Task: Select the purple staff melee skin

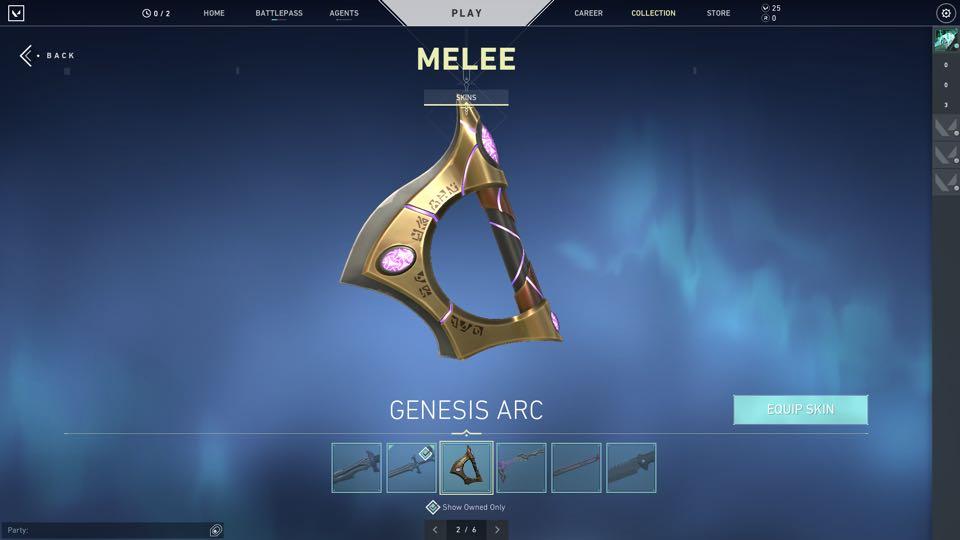Action: (x=521, y=468)
